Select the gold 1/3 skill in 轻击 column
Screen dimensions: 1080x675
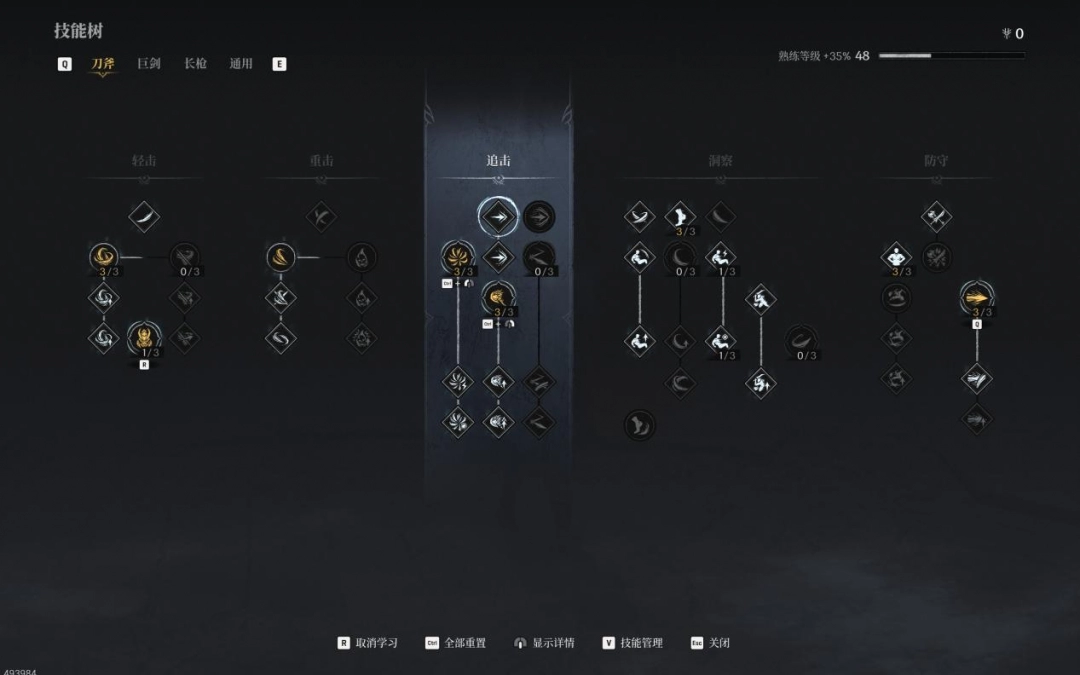[x=145, y=336]
